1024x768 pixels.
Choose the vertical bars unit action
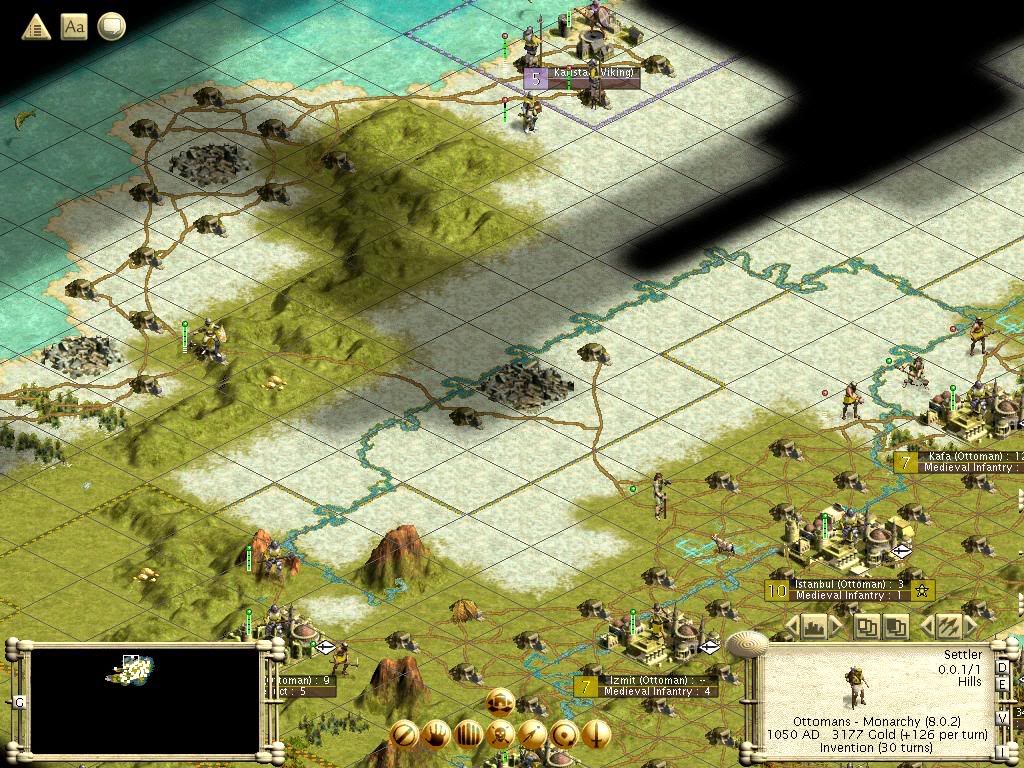click(468, 735)
